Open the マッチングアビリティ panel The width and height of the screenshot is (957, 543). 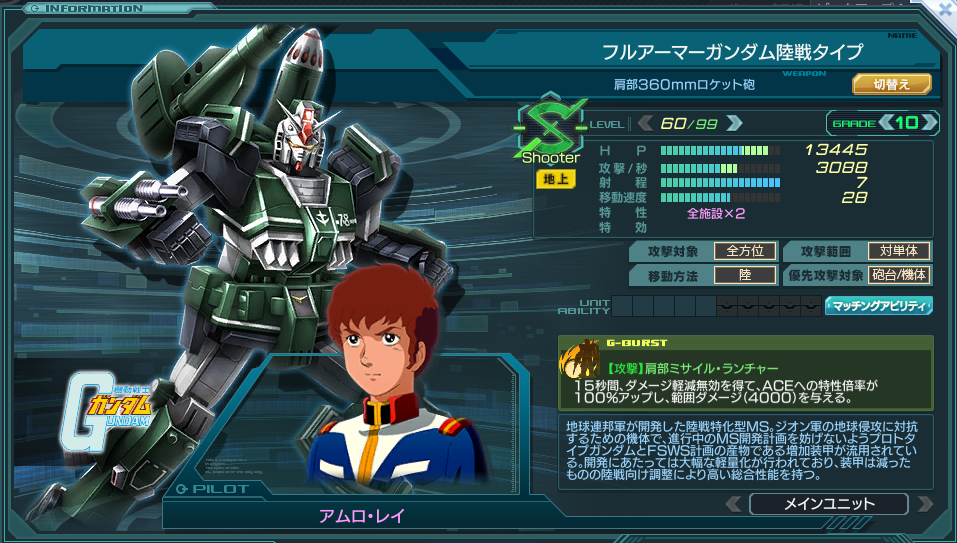[878, 306]
